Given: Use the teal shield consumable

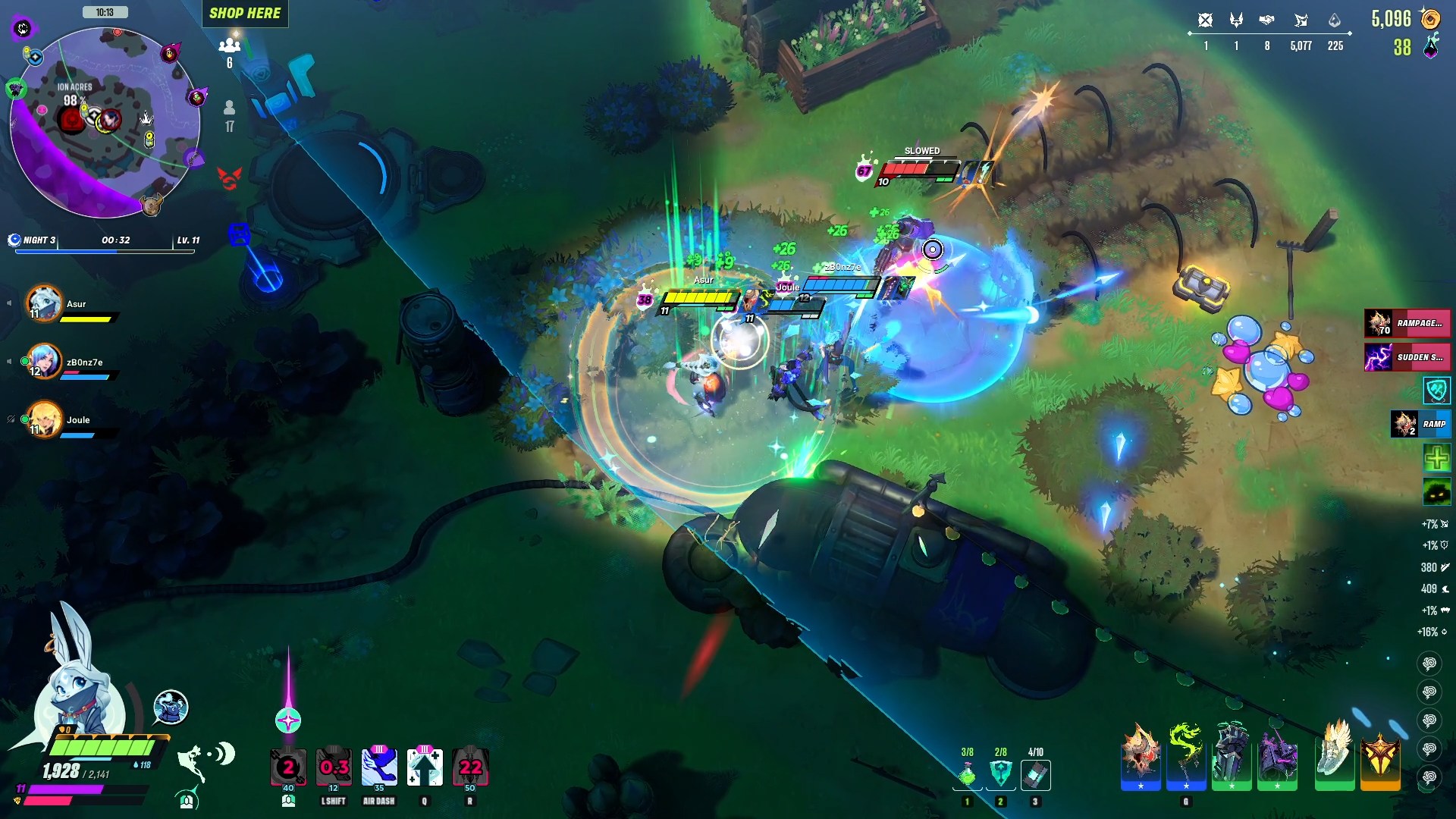Looking at the screenshot, I should tap(1001, 774).
